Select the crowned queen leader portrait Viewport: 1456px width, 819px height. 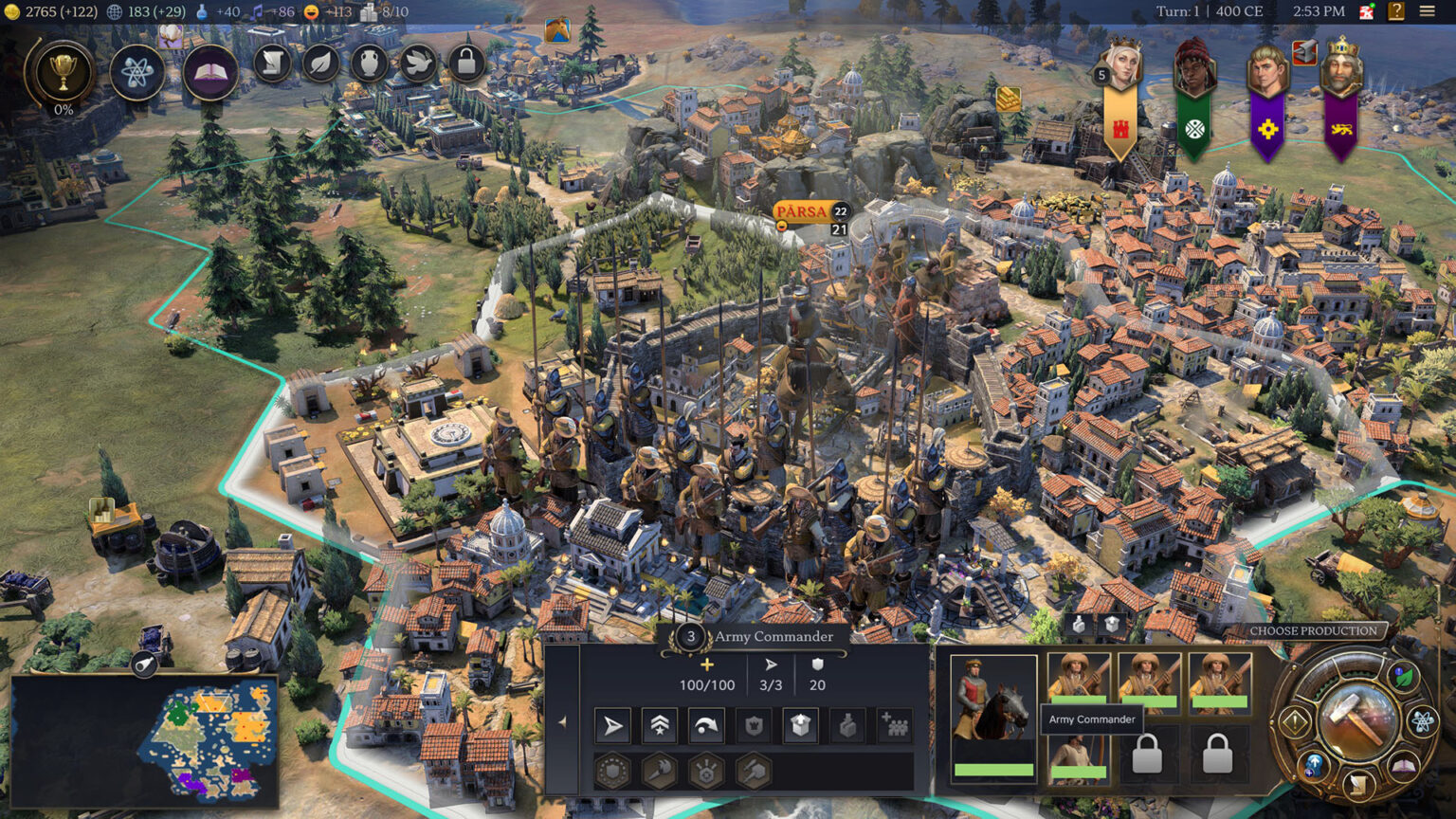point(1120,67)
